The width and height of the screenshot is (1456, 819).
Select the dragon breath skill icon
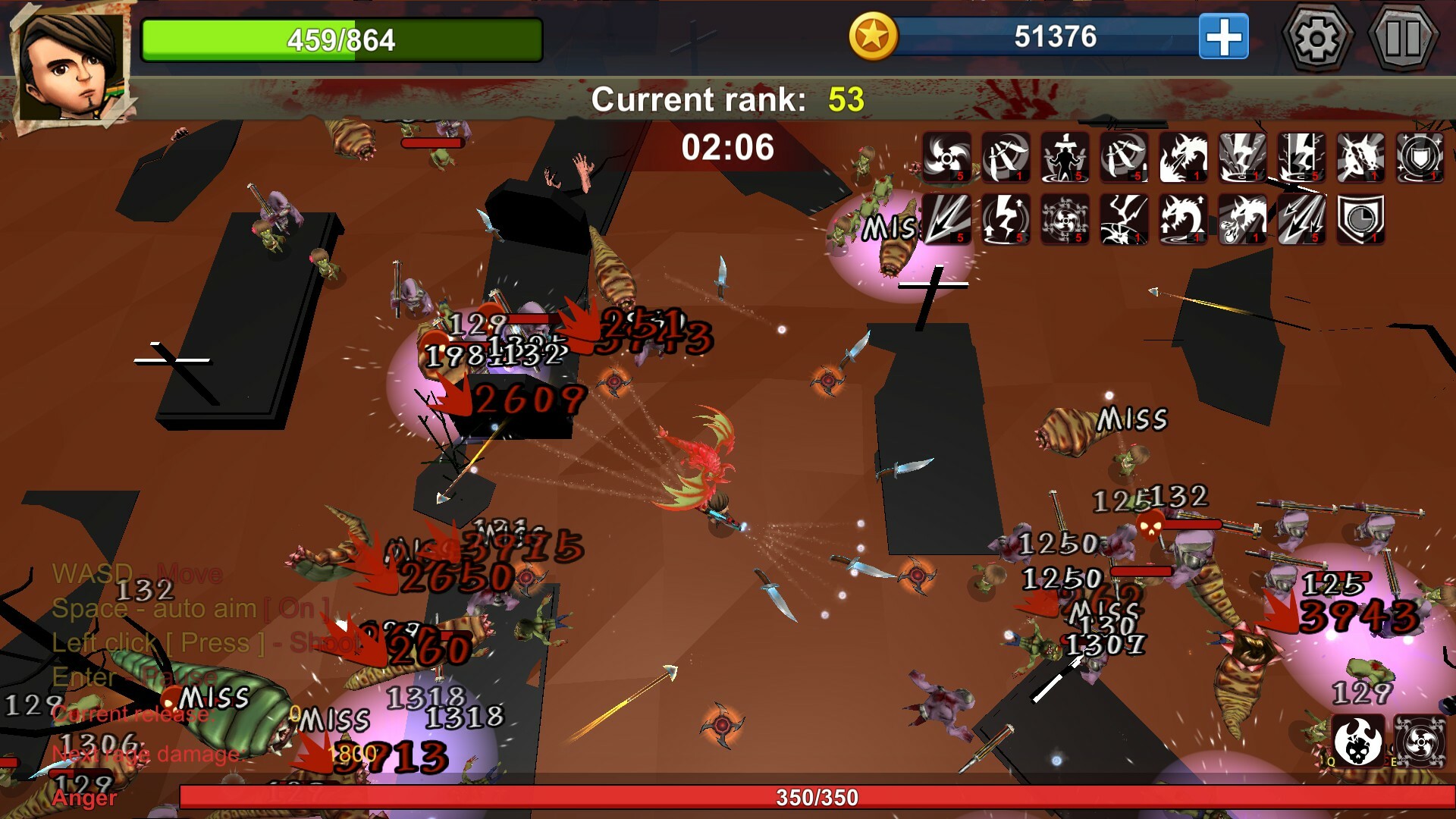(x=1185, y=156)
